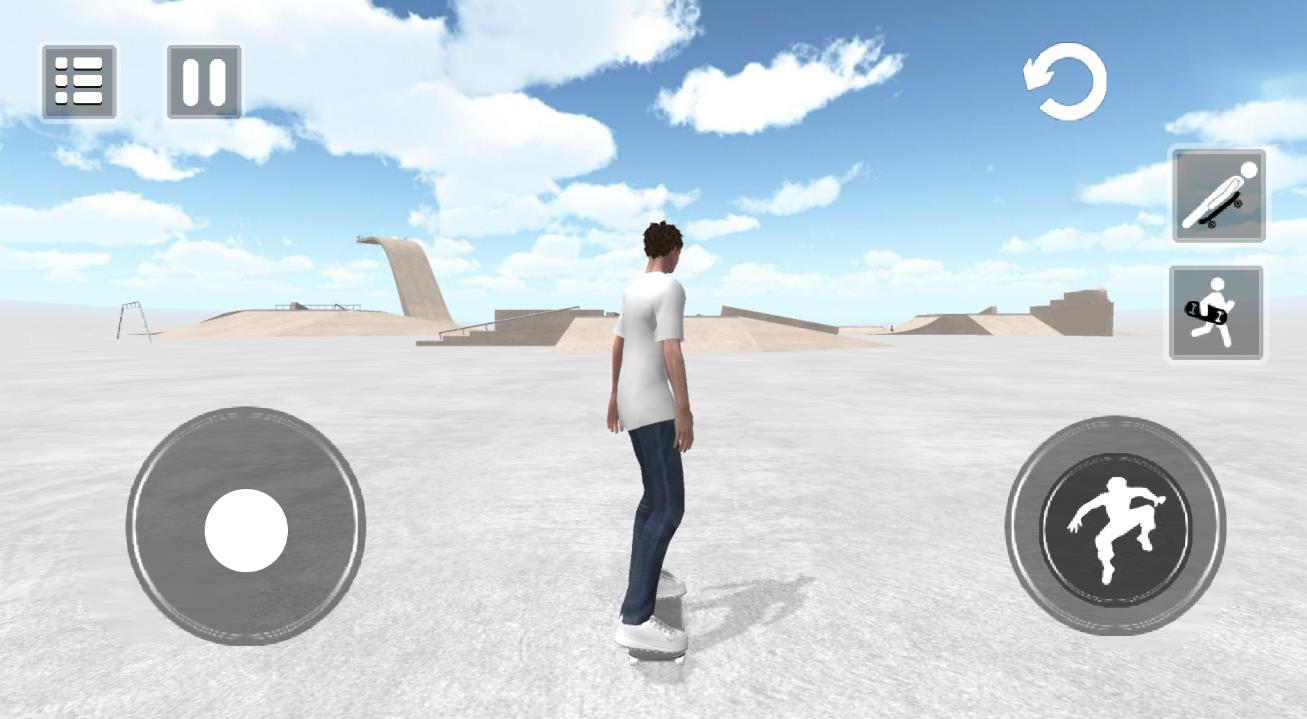Tap the jump trick button
The height and width of the screenshot is (719, 1307).
click(1116, 526)
